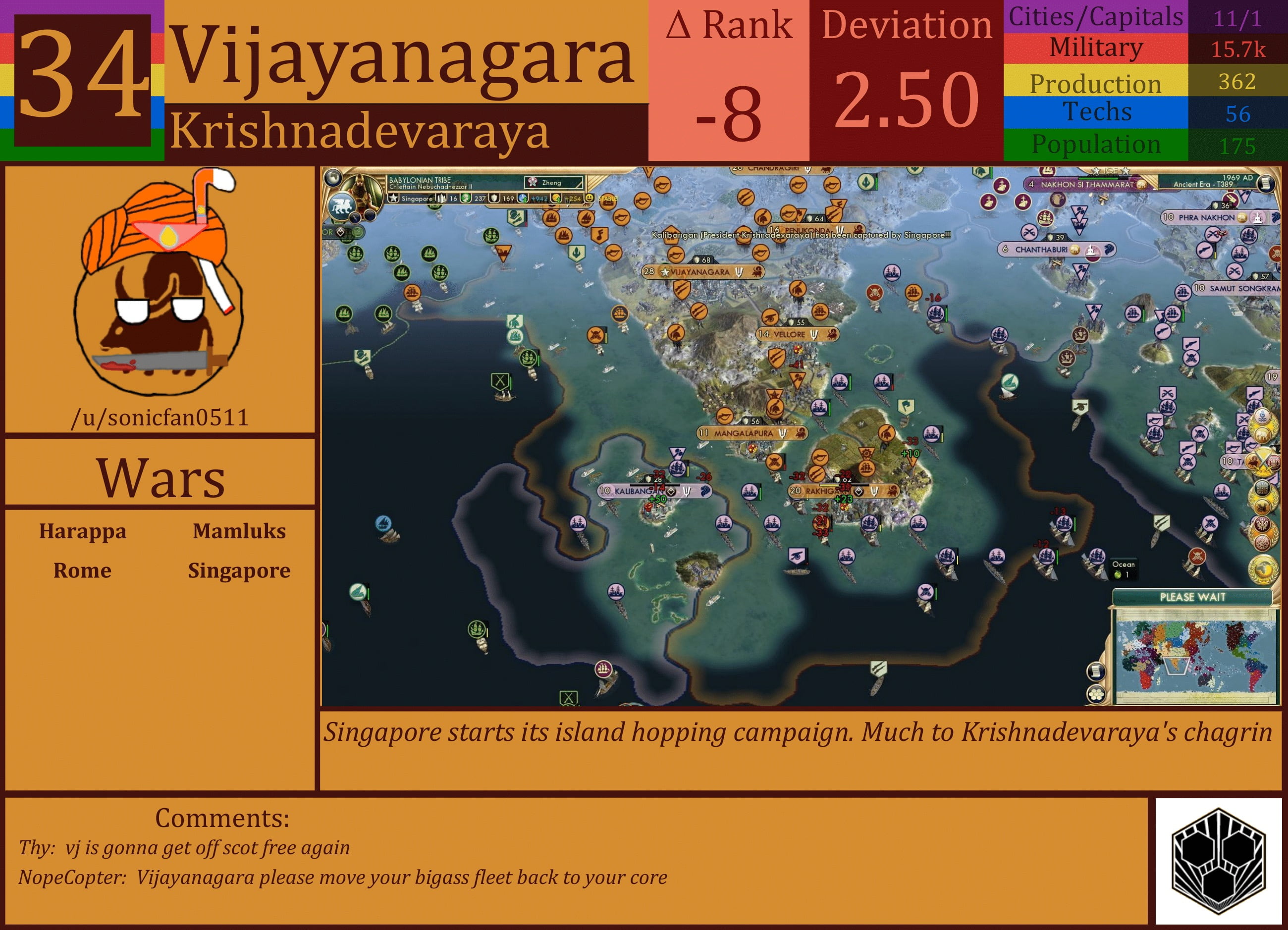Click the strategic view globe at top-left

coord(334,177)
